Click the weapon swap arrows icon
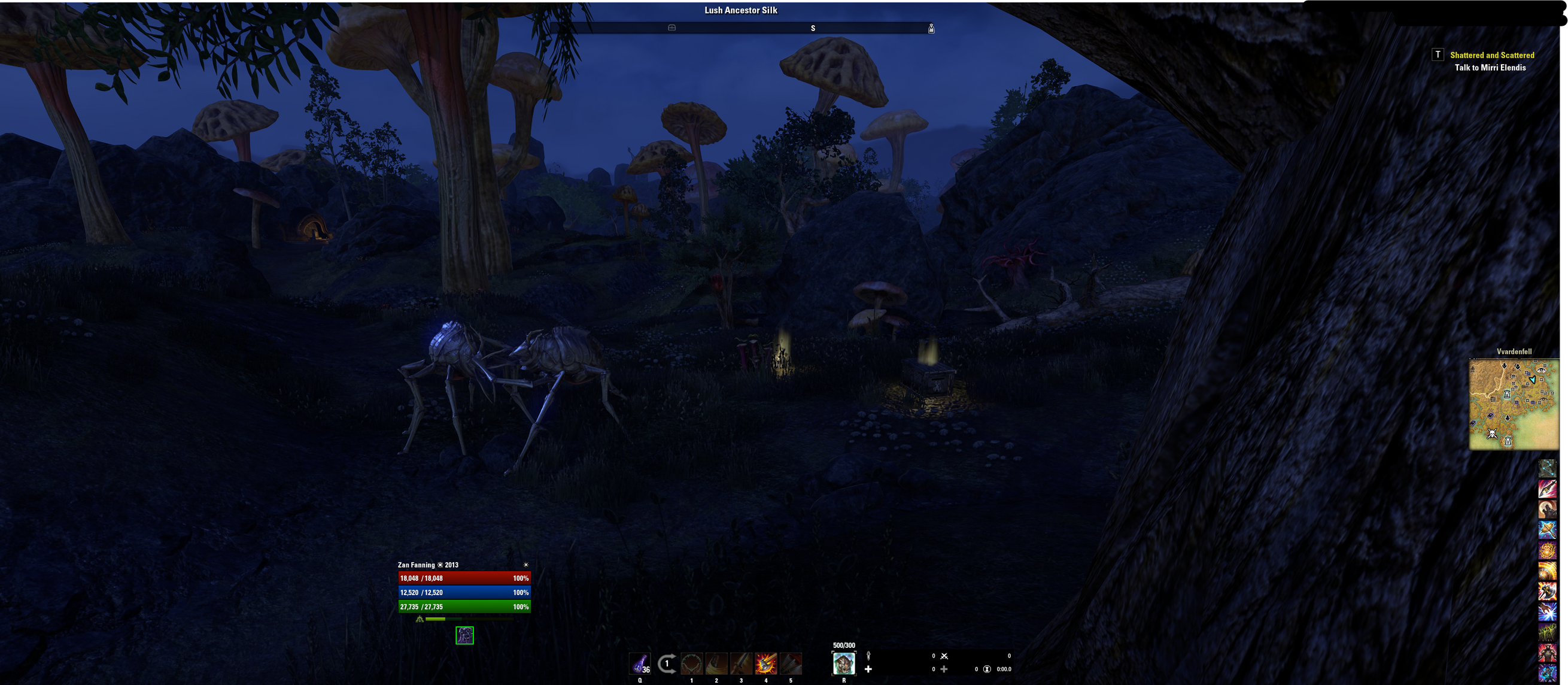Image resolution: width=1568 pixels, height=685 pixels. pyautogui.click(x=667, y=663)
